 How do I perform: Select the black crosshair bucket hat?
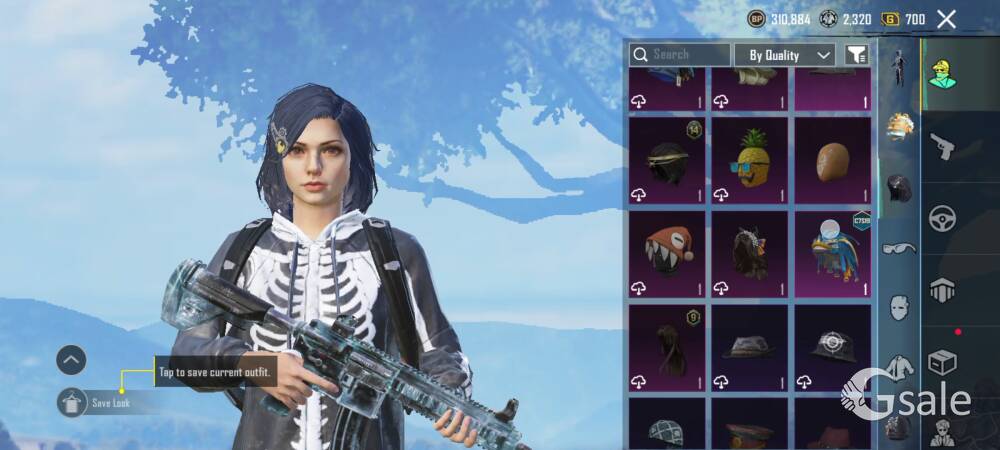(832, 347)
